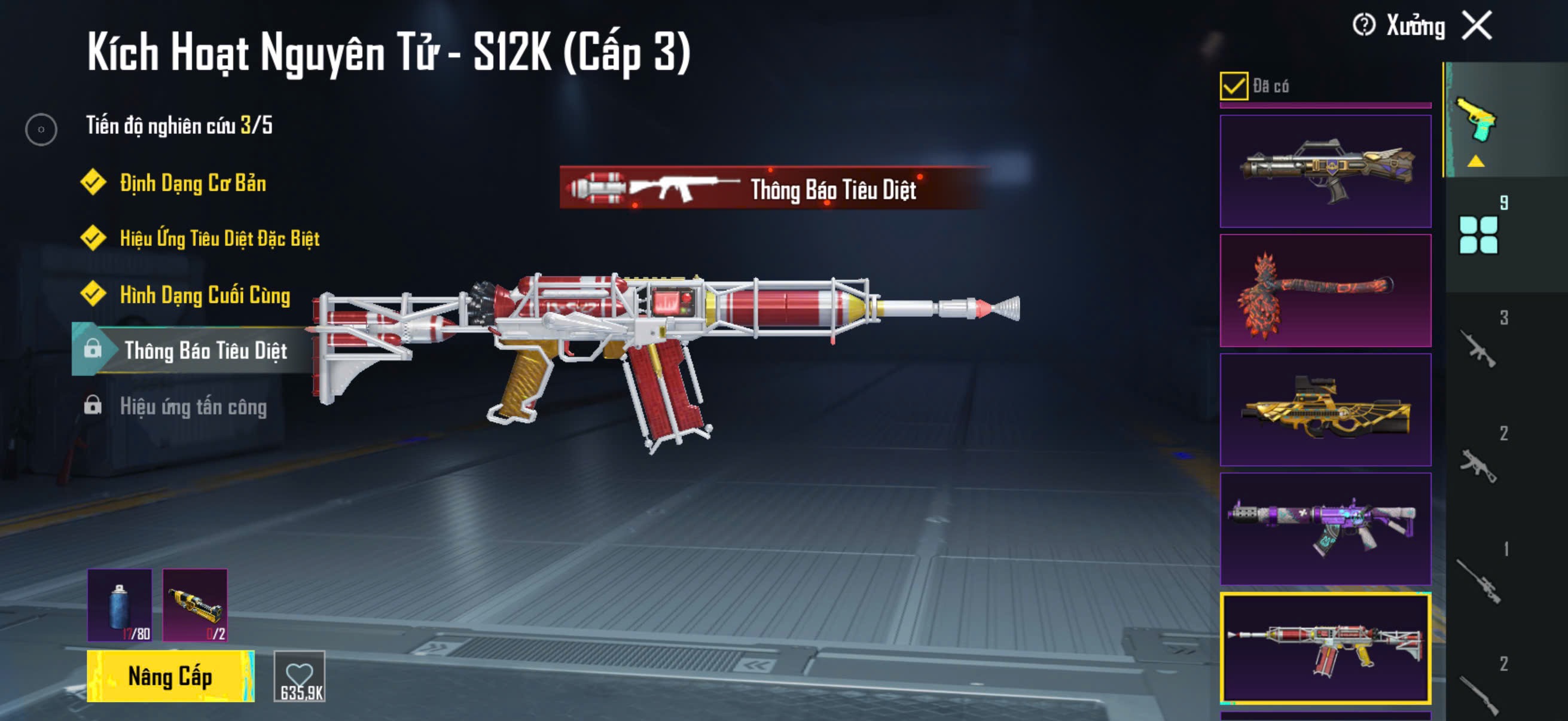Screen dimensions: 1568x721
Task: Toggle the Đã có owned filter checkbox
Action: [x=1233, y=85]
